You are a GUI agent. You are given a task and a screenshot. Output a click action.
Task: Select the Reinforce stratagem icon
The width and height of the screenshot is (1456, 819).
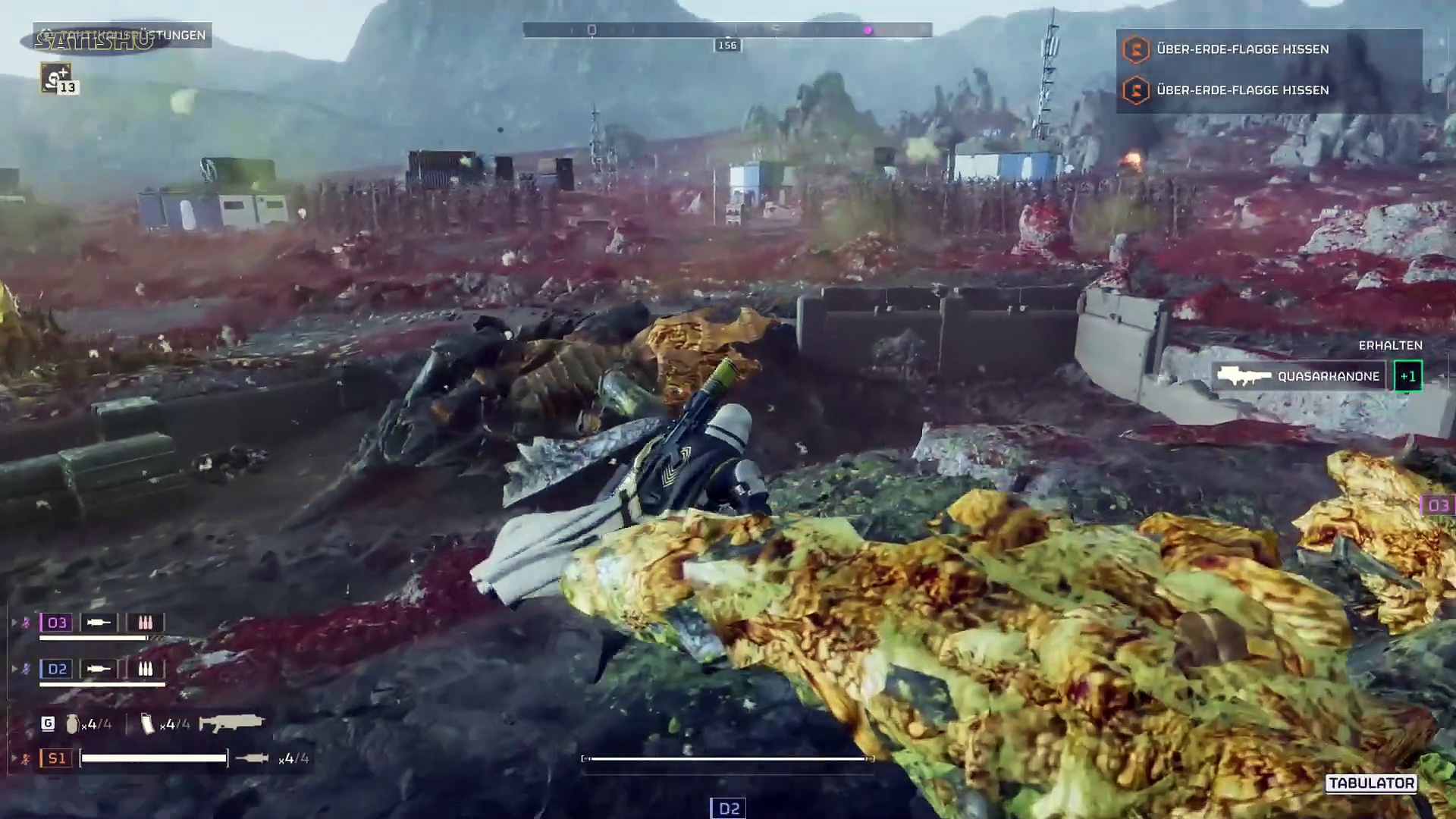click(x=56, y=77)
